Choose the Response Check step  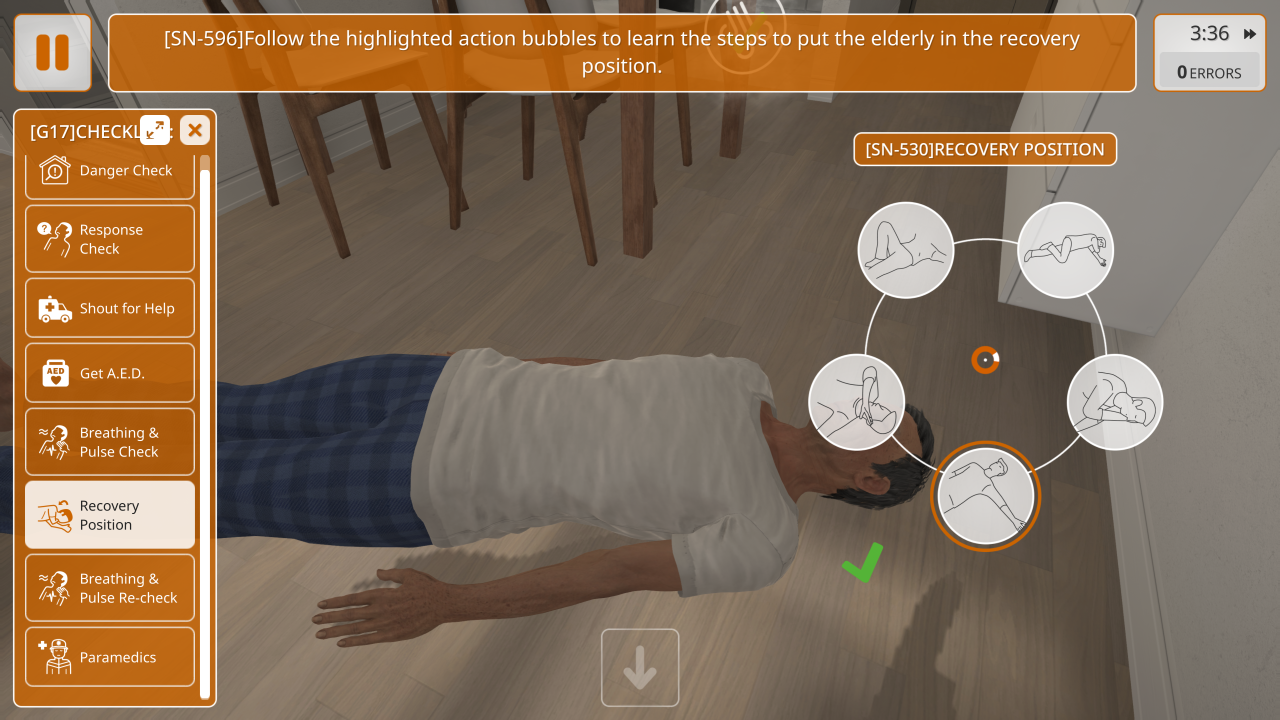click(x=110, y=239)
